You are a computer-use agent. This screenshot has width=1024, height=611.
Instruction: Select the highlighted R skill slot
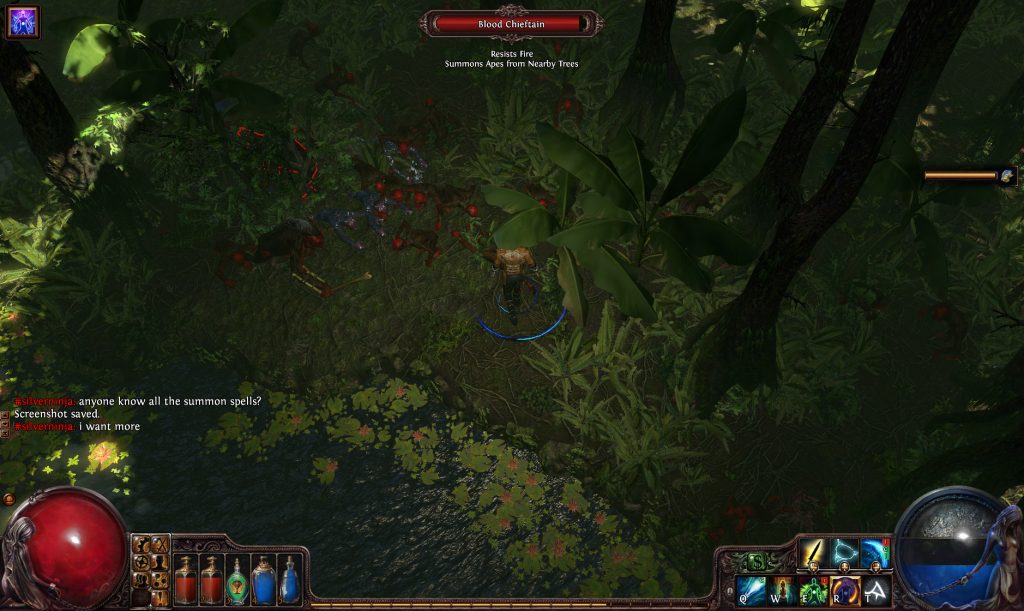click(845, 591)
